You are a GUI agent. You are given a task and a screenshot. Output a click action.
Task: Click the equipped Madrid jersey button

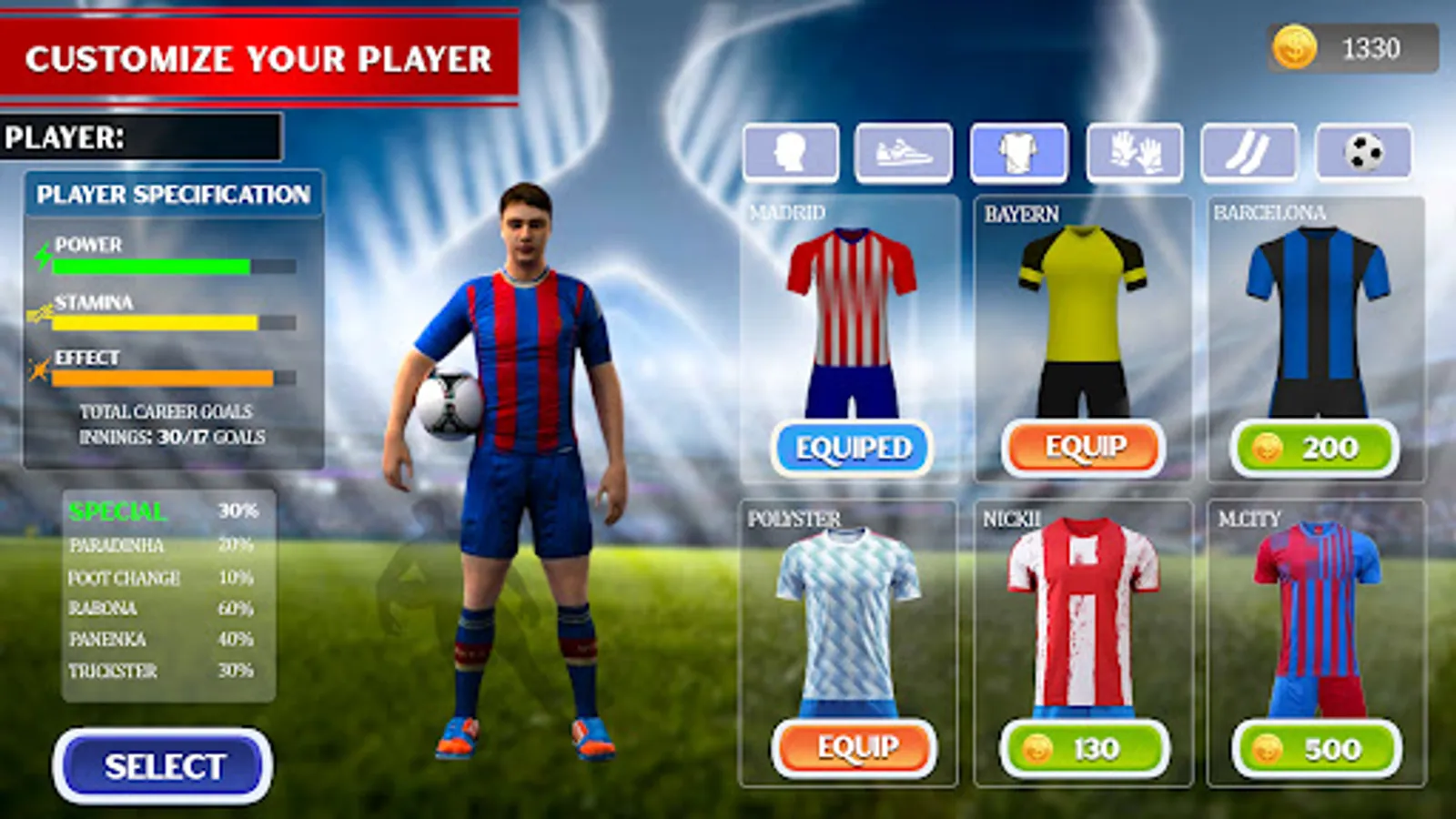(x=852, y=446)
